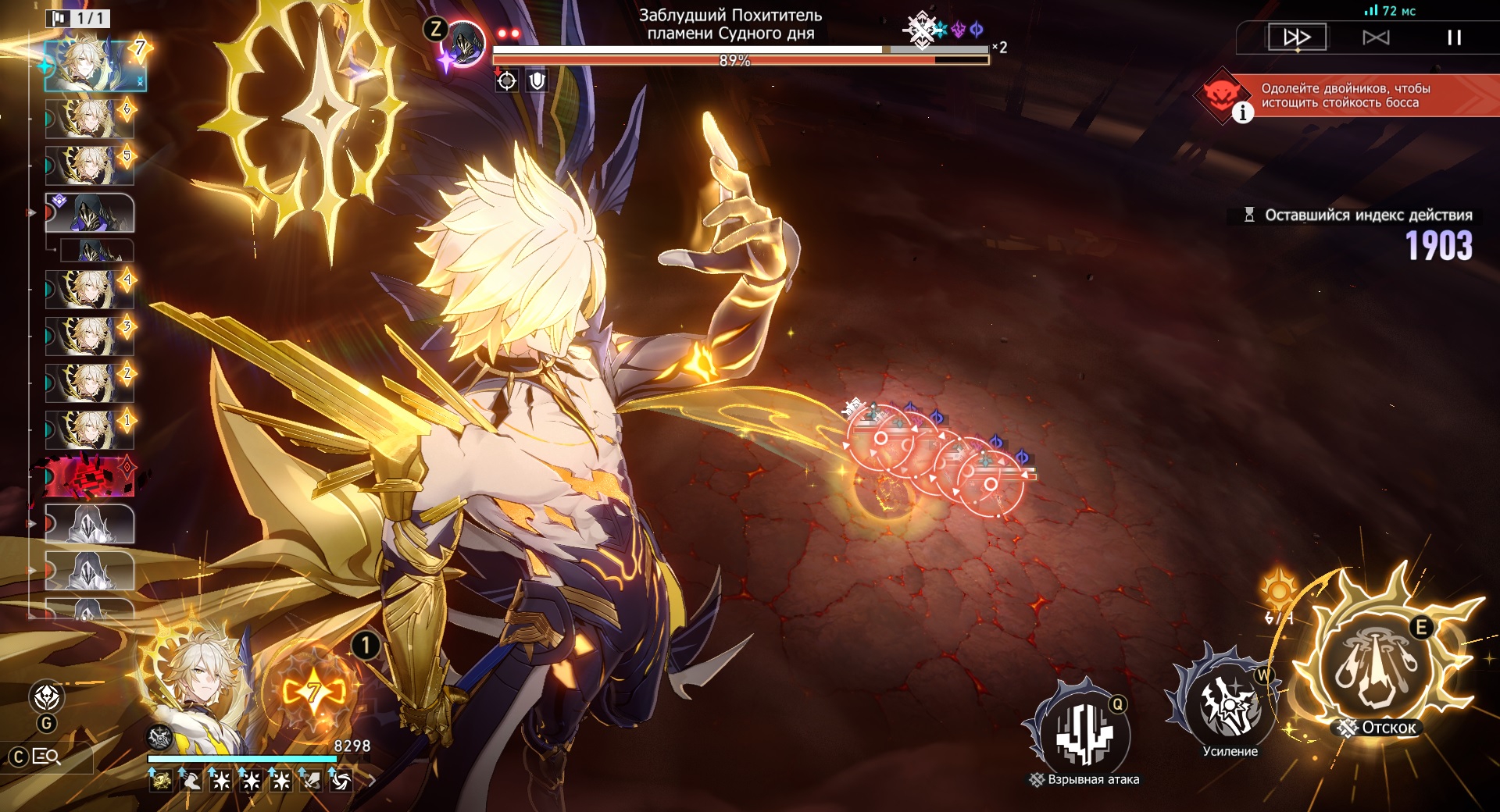The width and height of the screenshot is (1500, 812).
Task: Open the battle details magnifier icon
Action: [x=46, y=757]
